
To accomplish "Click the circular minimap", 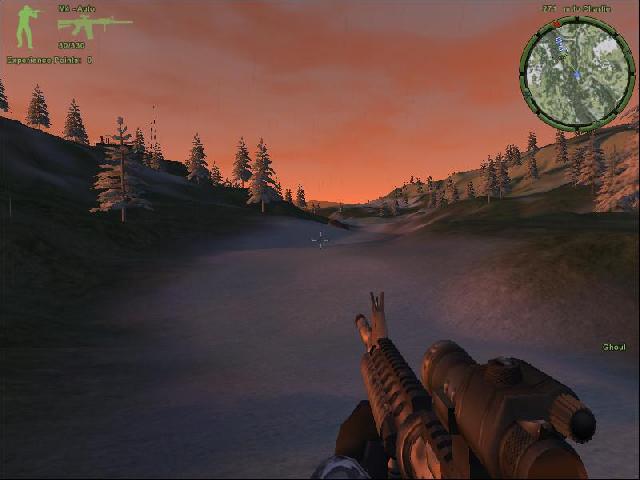I will [x=577, y=74].
